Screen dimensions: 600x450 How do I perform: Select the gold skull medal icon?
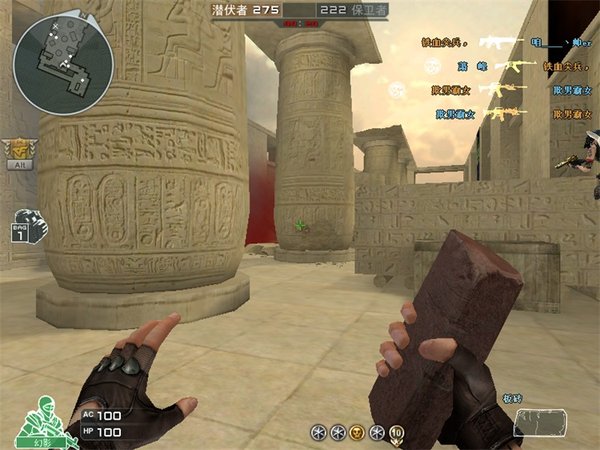(x=356, y=432)
